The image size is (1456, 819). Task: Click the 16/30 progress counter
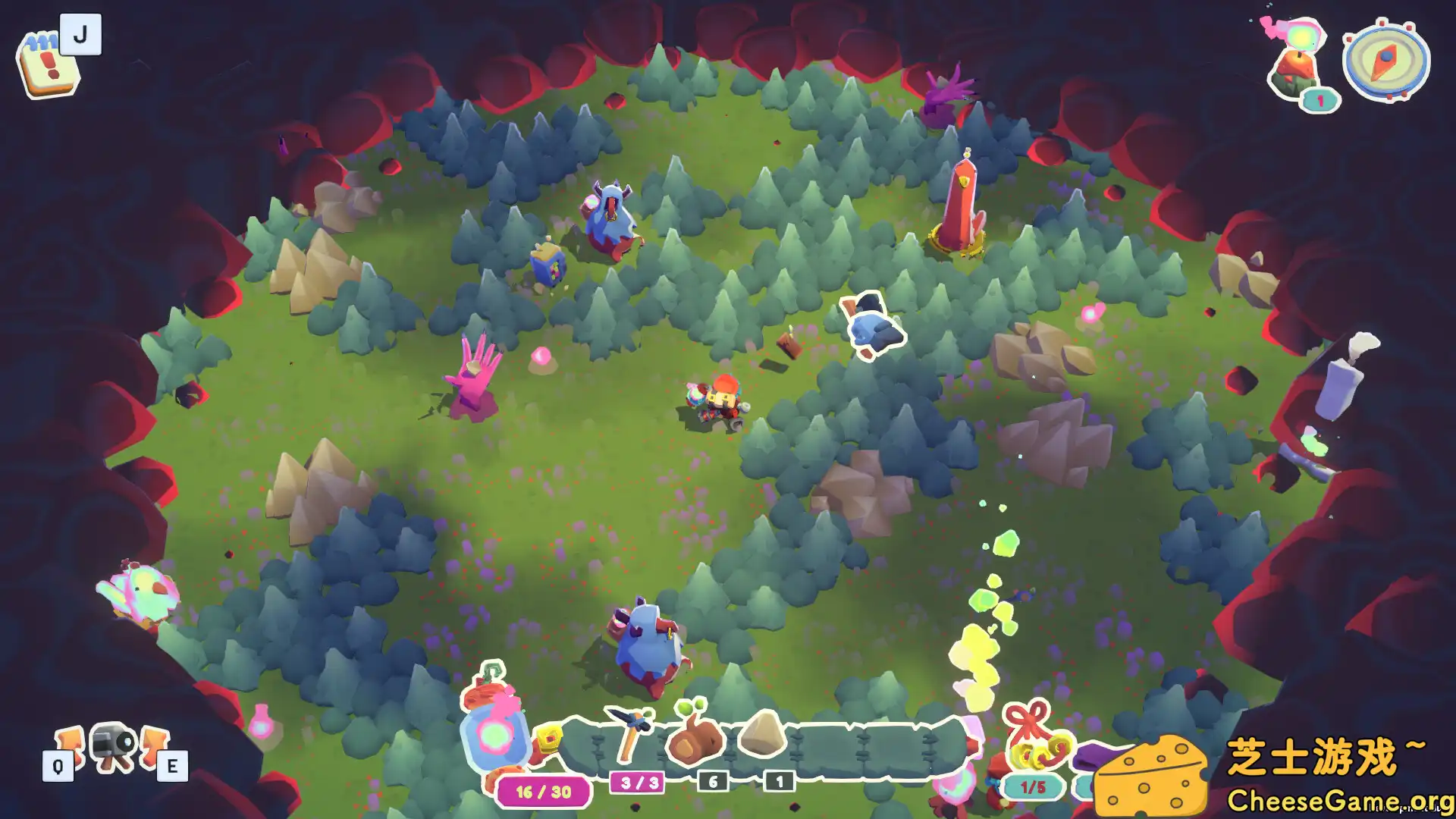(x=543, y=791)
